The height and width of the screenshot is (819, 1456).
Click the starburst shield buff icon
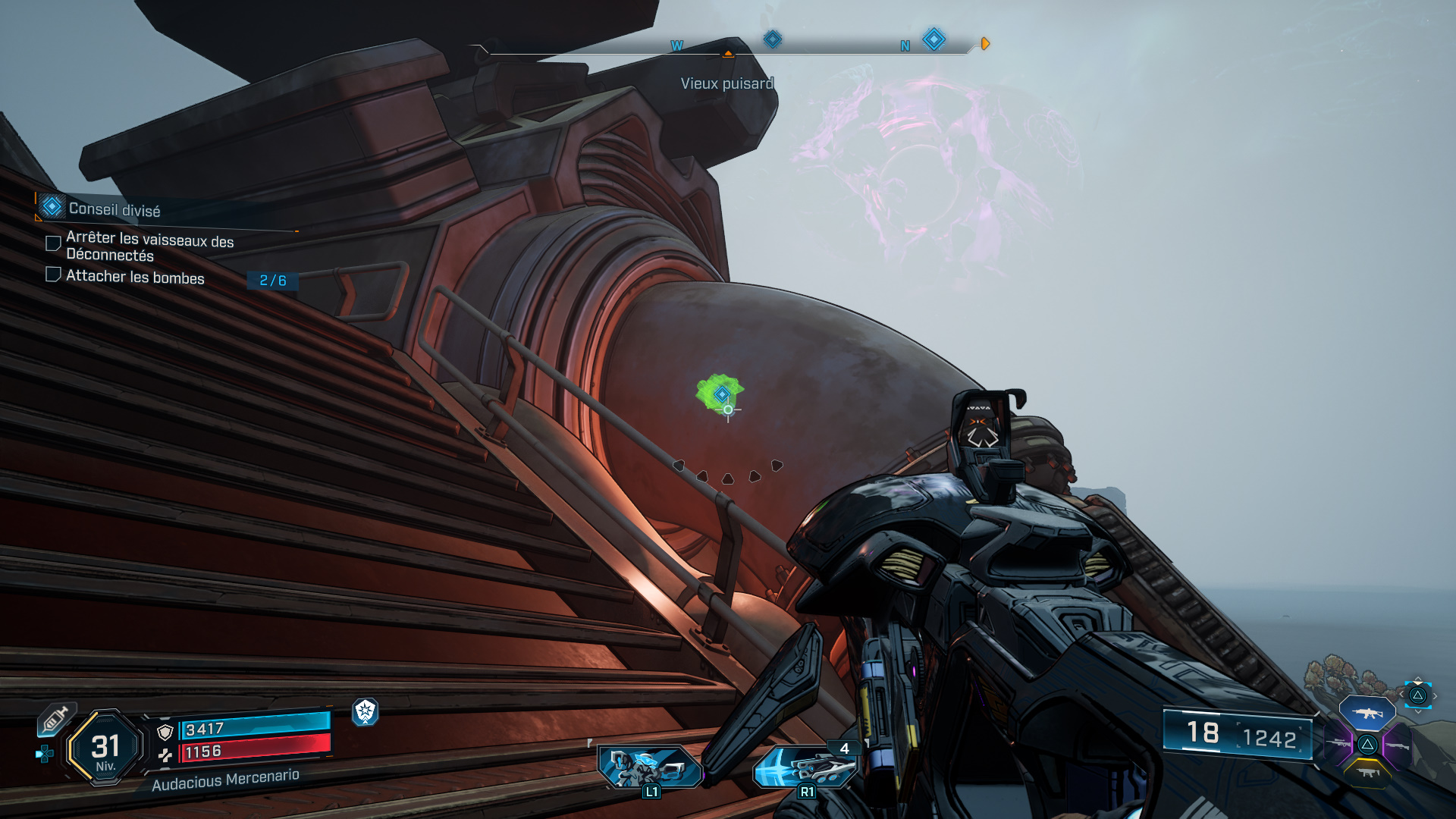366,711
